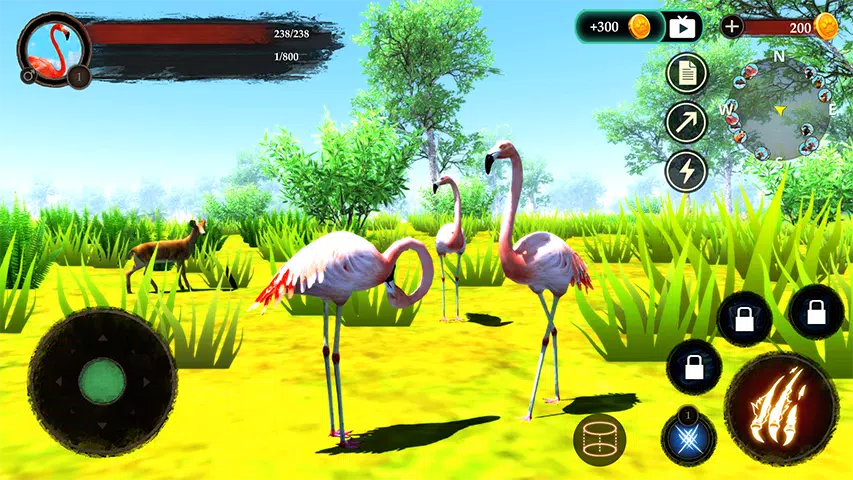Activate the lightning bolt button
Viewport: 853px width, 480px height.
point(687,170)
